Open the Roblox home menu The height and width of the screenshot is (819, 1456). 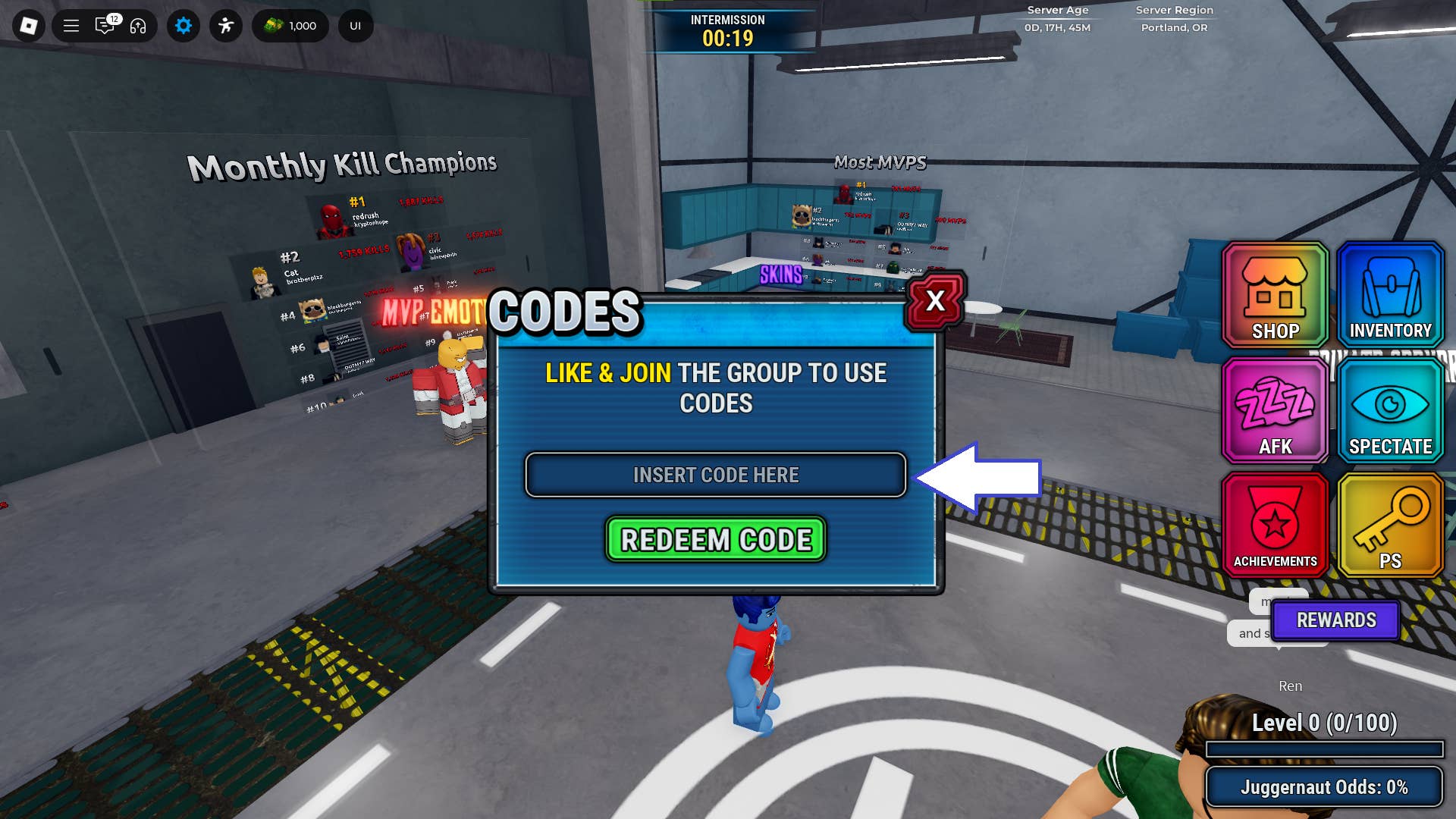(x=29, y=25)
